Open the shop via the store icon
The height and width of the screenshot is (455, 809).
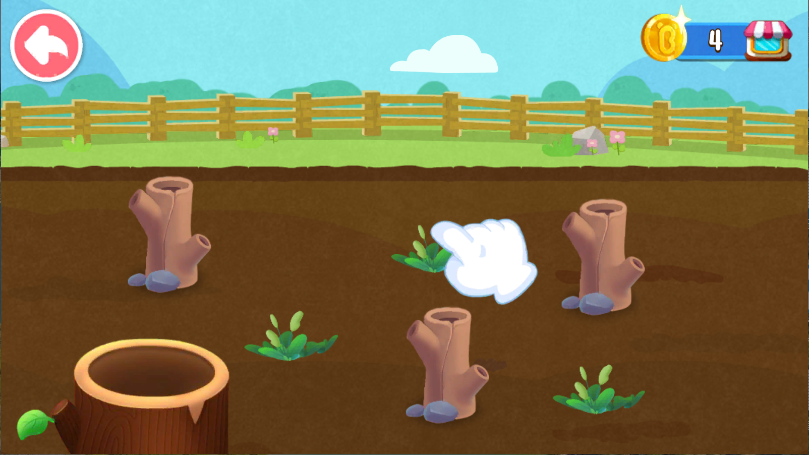[767, 40]
